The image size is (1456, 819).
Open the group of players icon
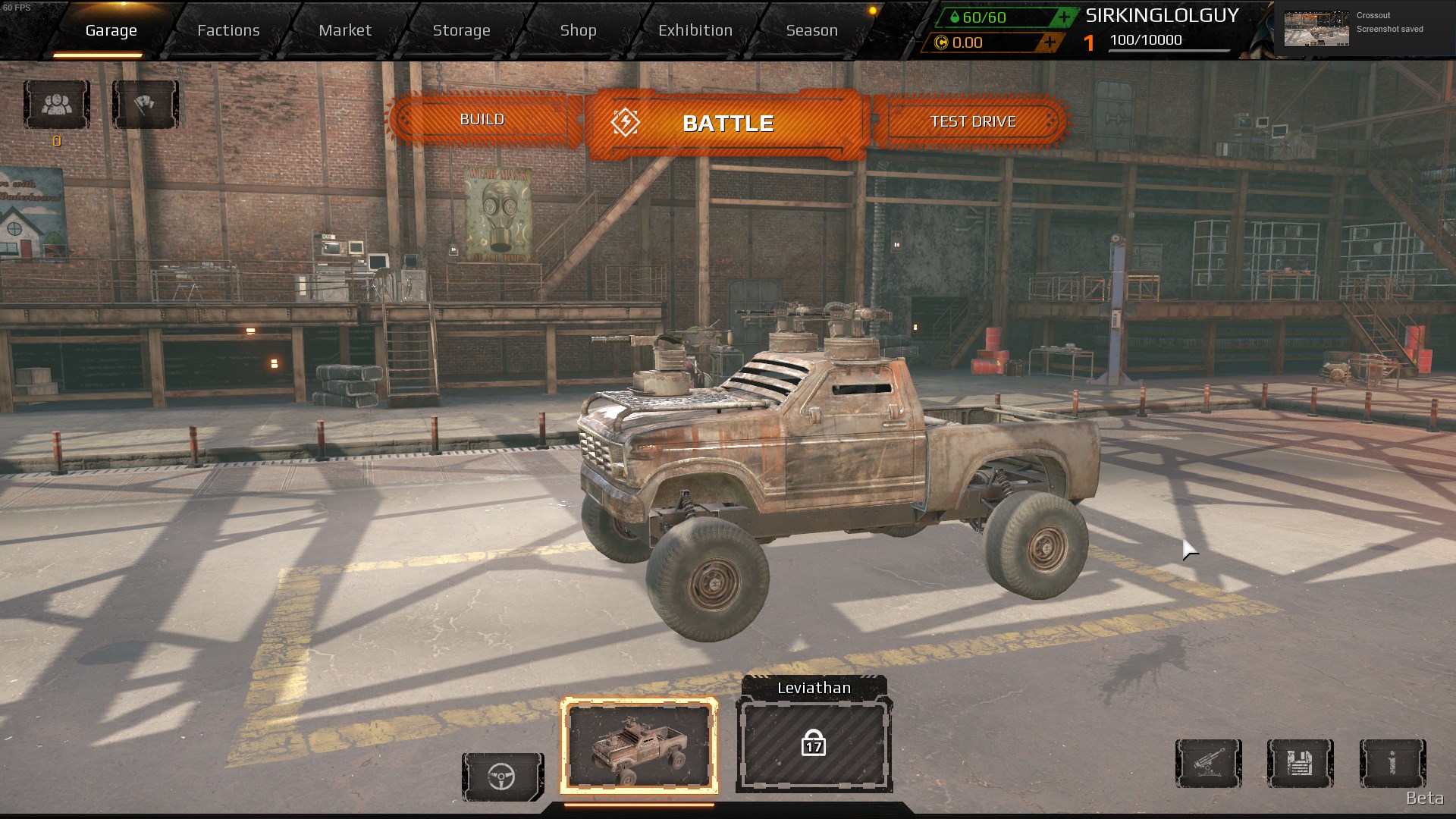tap(57, 105)
